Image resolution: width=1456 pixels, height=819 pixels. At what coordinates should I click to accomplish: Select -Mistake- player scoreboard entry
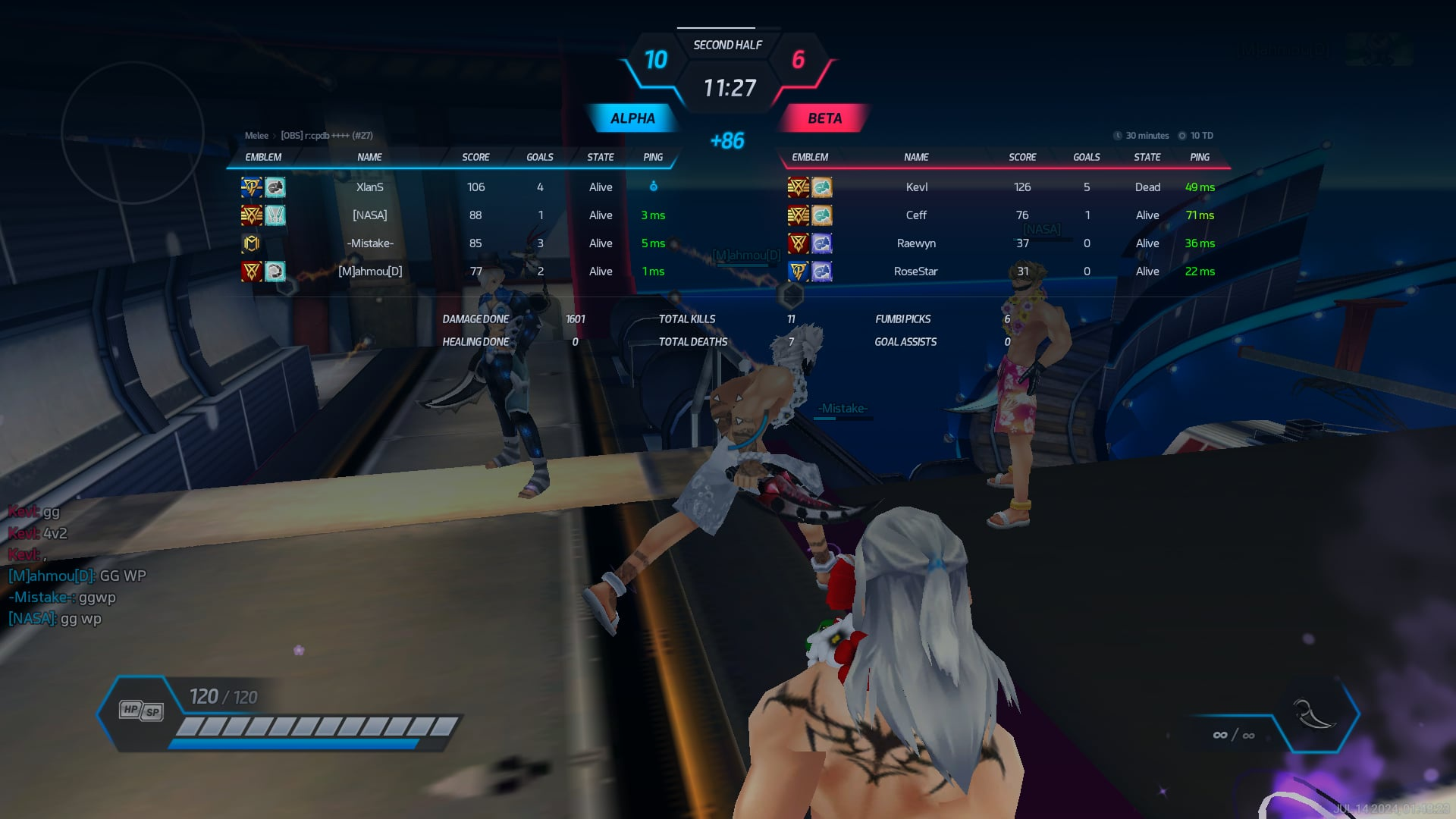pyautogui.click(x=370, y=243)
